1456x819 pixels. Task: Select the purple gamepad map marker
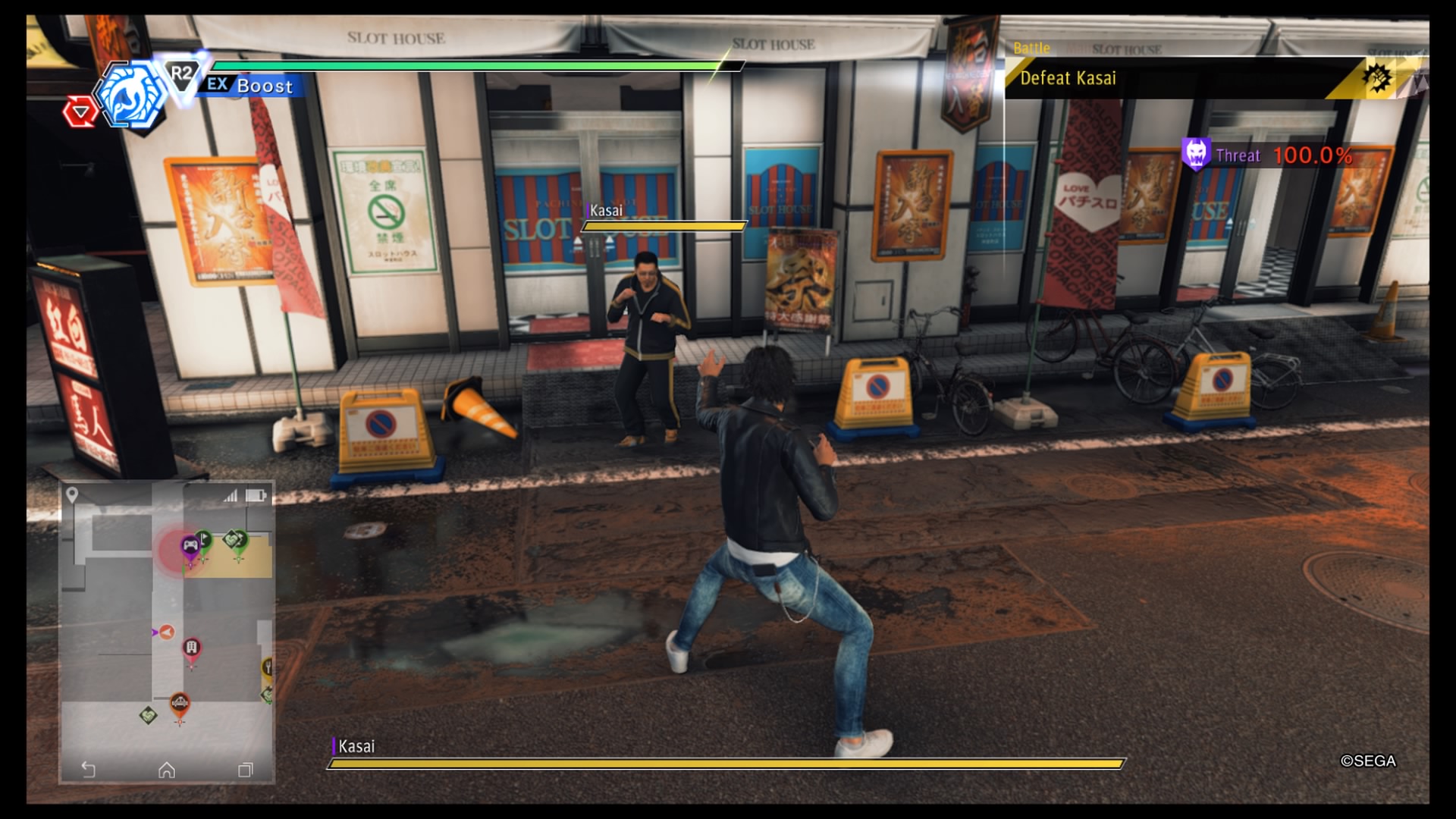(190, 545)
